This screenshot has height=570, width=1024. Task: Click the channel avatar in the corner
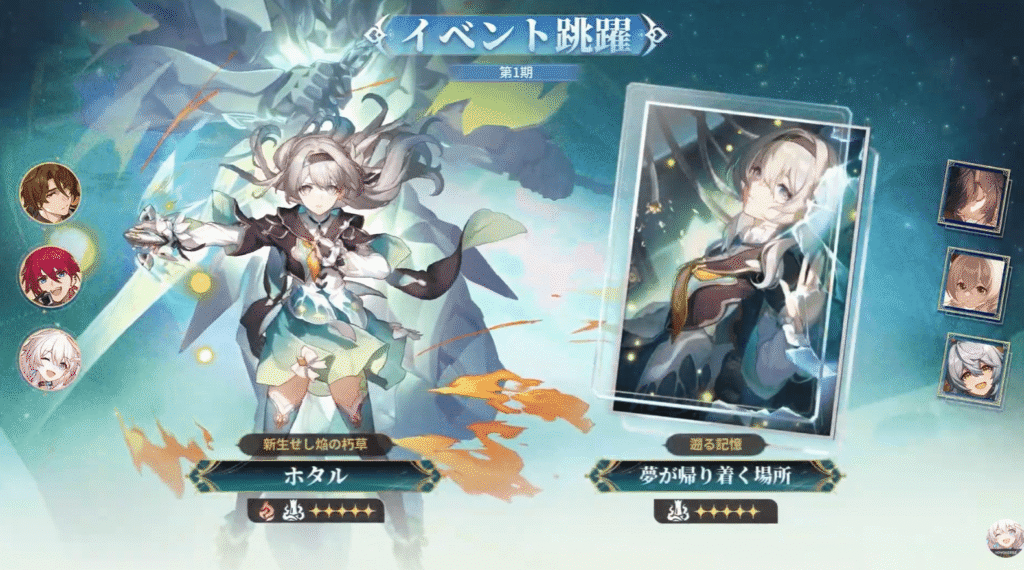click(x=1002, y=540)
